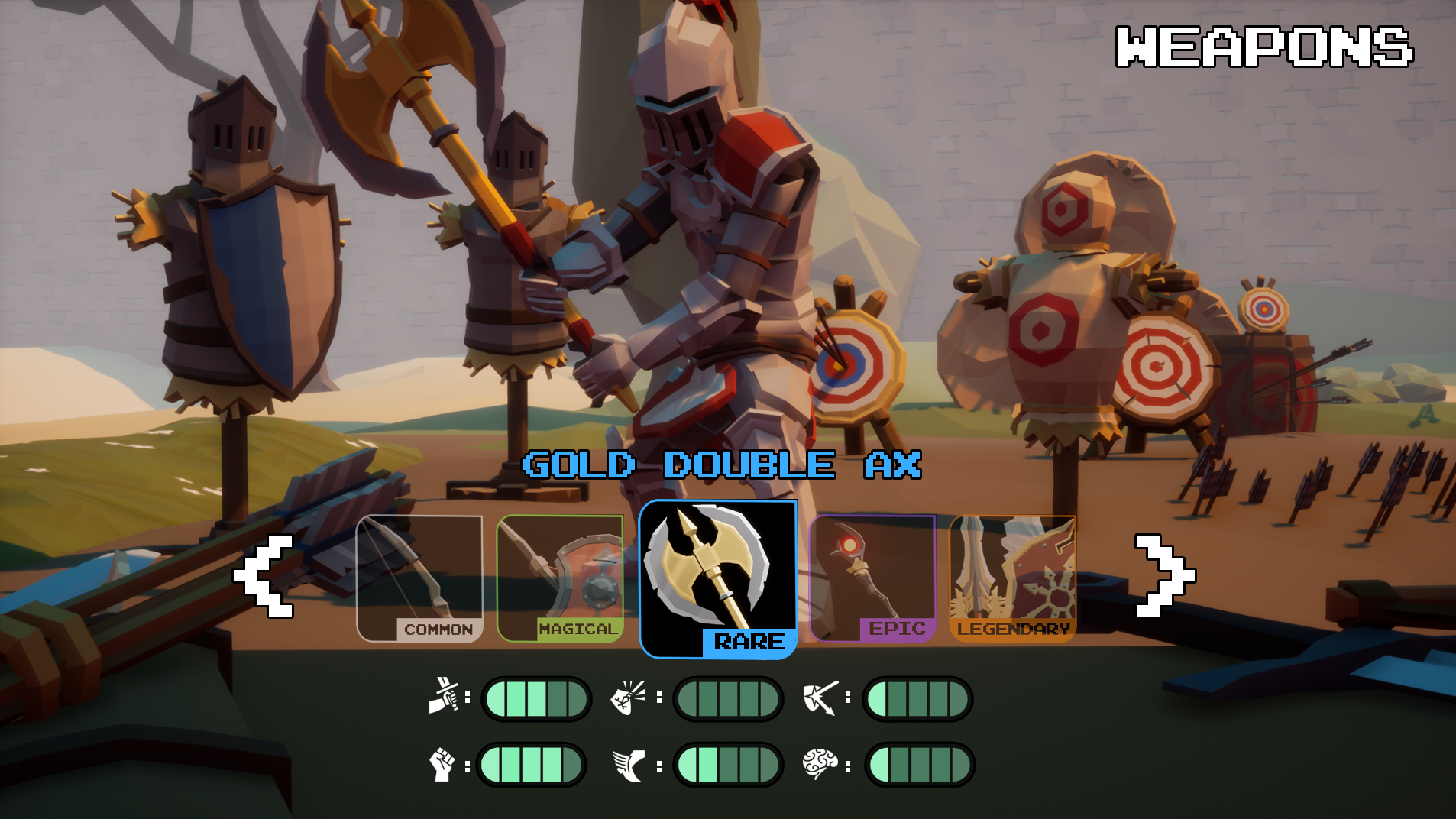This screenshot has height=819, width=1456.
Task: Click the left arrow to browse previous weapons
Action: coord(264,575)
